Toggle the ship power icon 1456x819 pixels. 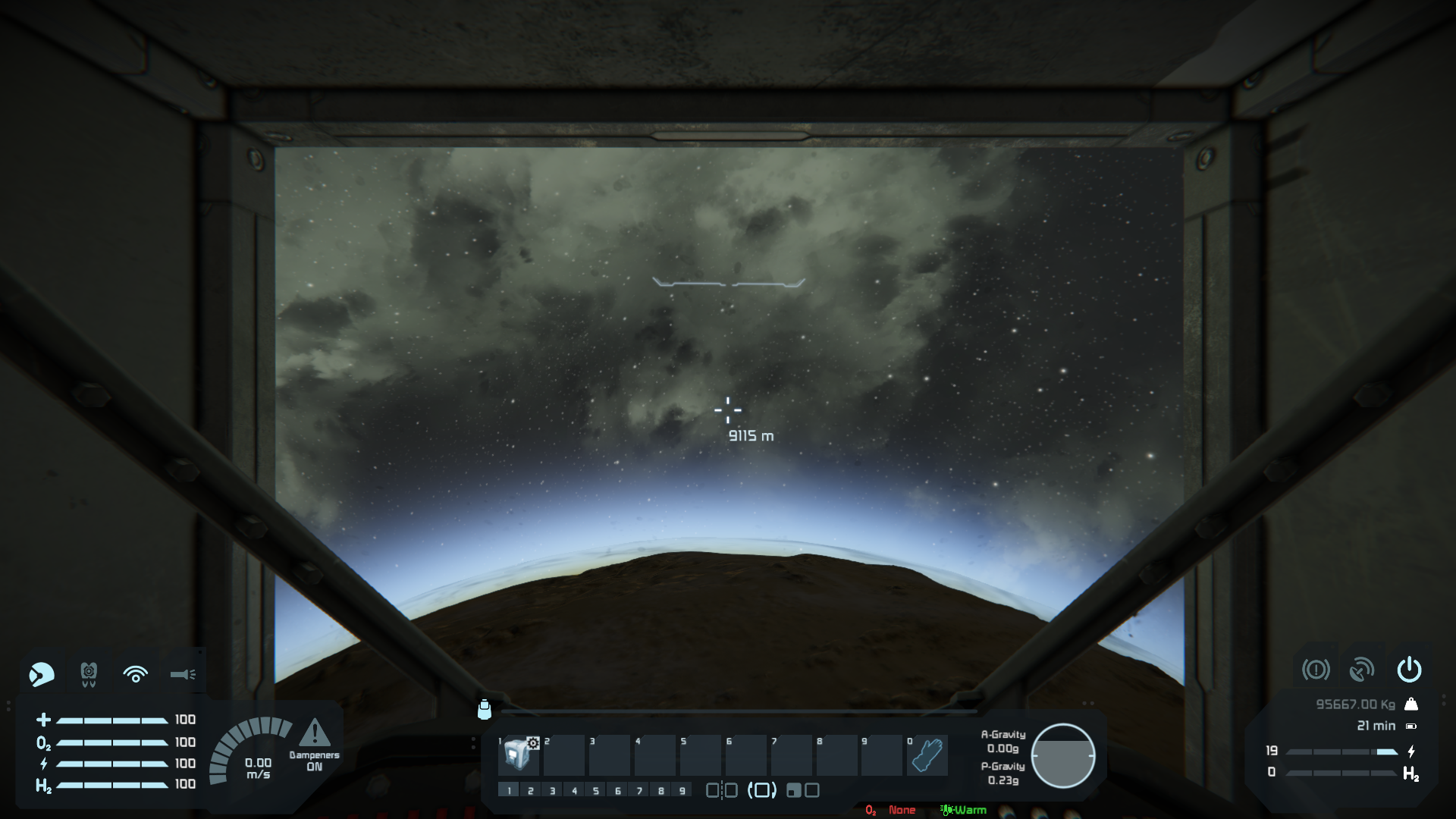tap(1409, 670)
